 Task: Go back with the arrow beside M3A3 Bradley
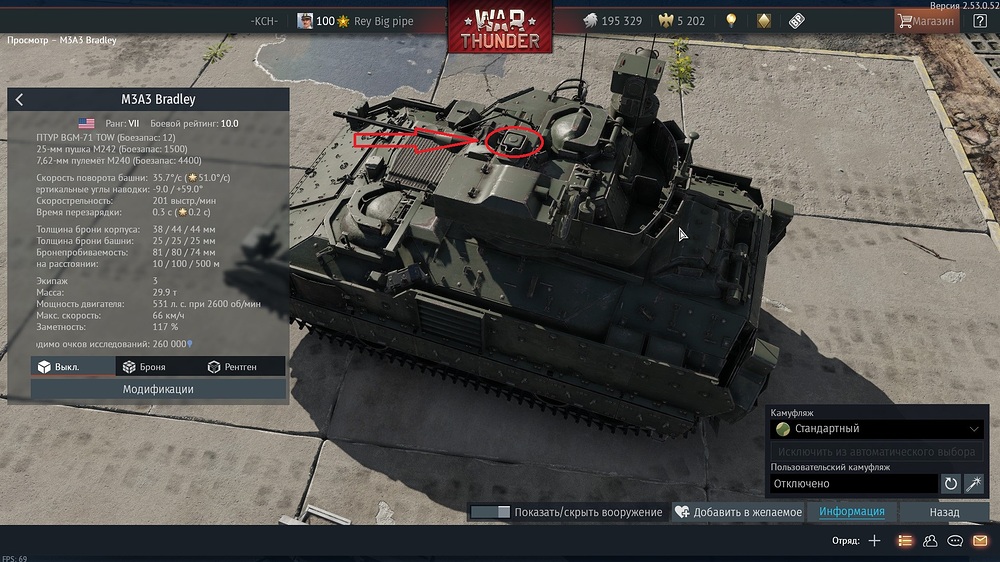pos(20,100)
